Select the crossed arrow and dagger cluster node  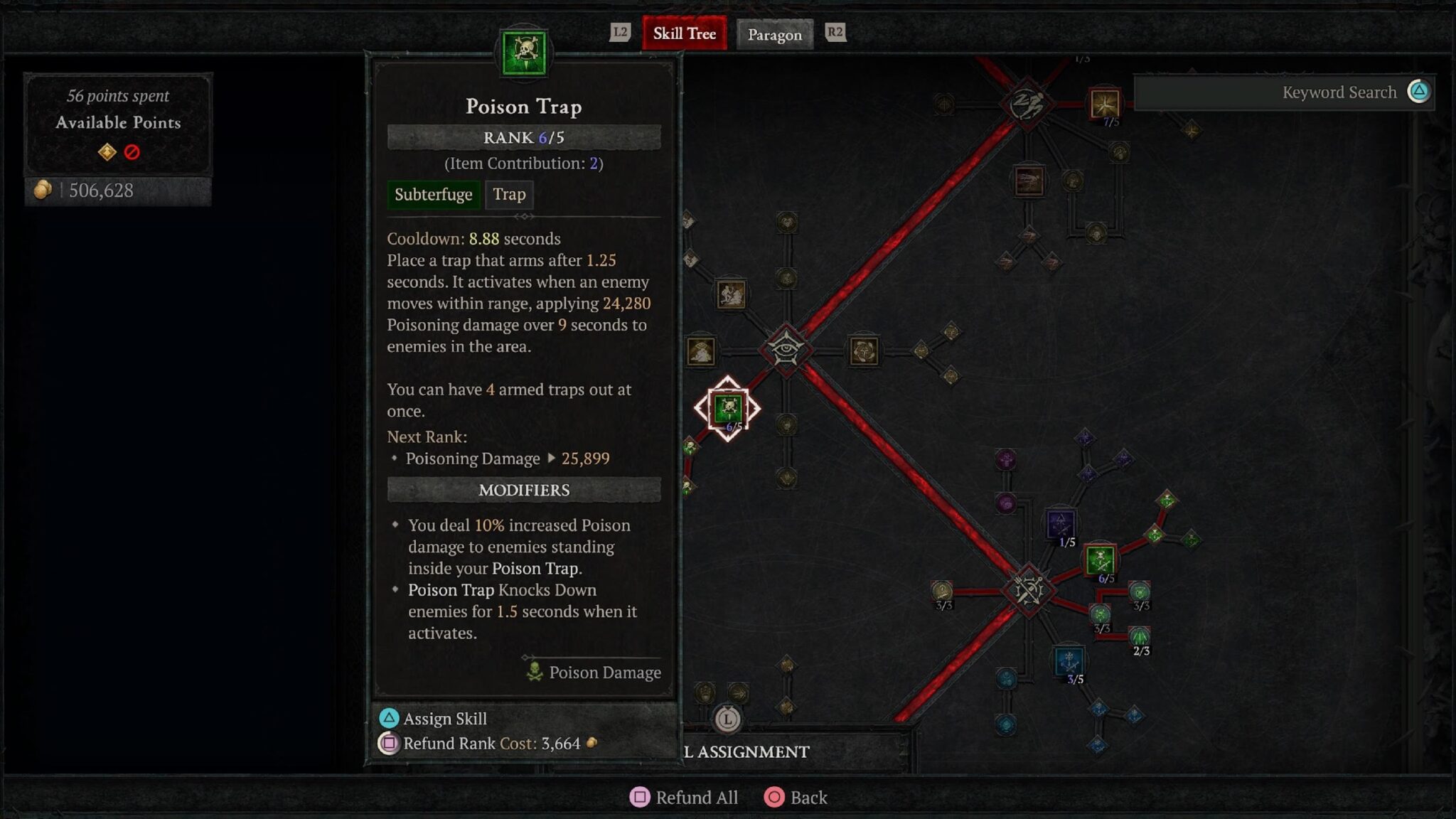pyautogui.click(x=1027, y=590)
